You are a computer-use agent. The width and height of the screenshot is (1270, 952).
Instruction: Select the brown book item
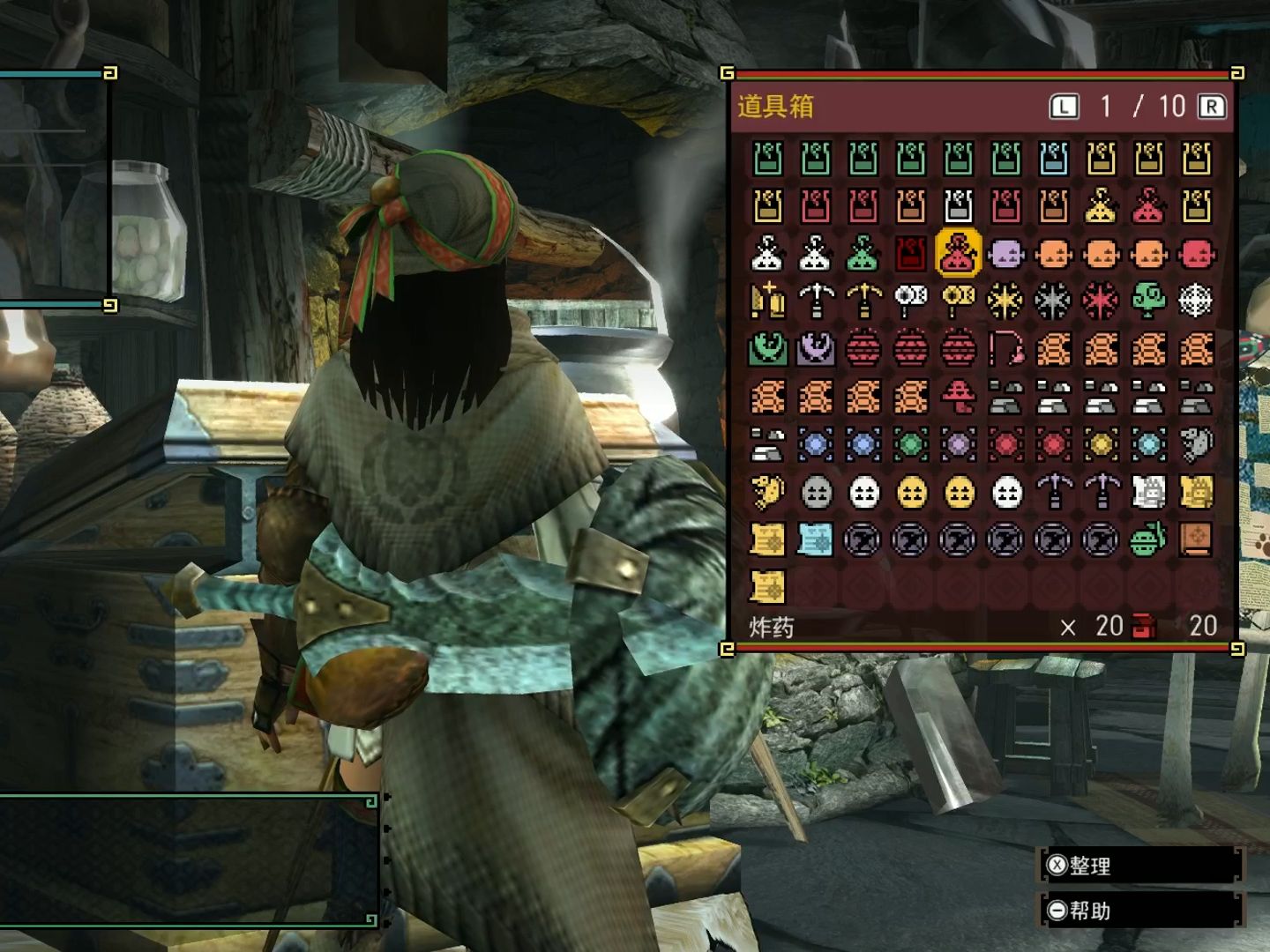1196,539
